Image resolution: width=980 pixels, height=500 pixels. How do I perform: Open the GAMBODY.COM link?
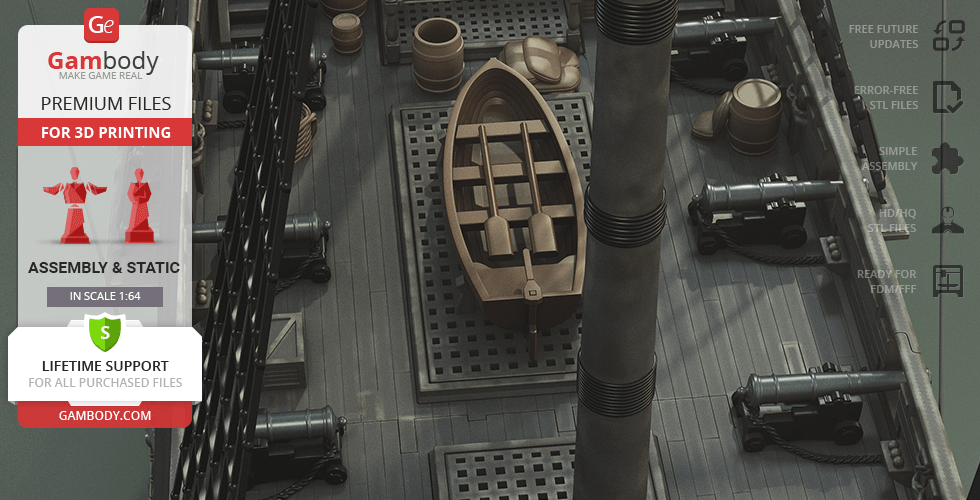(104, 414)
